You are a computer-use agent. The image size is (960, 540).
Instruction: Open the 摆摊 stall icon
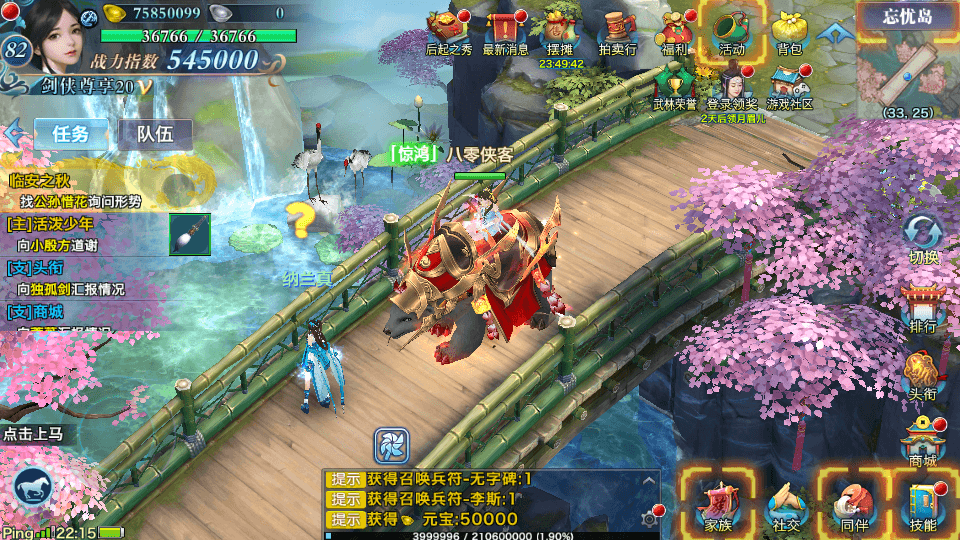coord(561,30)
